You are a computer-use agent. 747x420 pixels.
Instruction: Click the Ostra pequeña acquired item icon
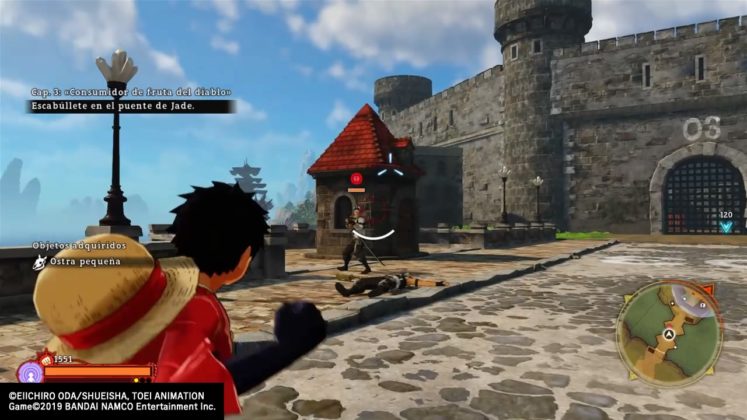[x=40, y=262]
